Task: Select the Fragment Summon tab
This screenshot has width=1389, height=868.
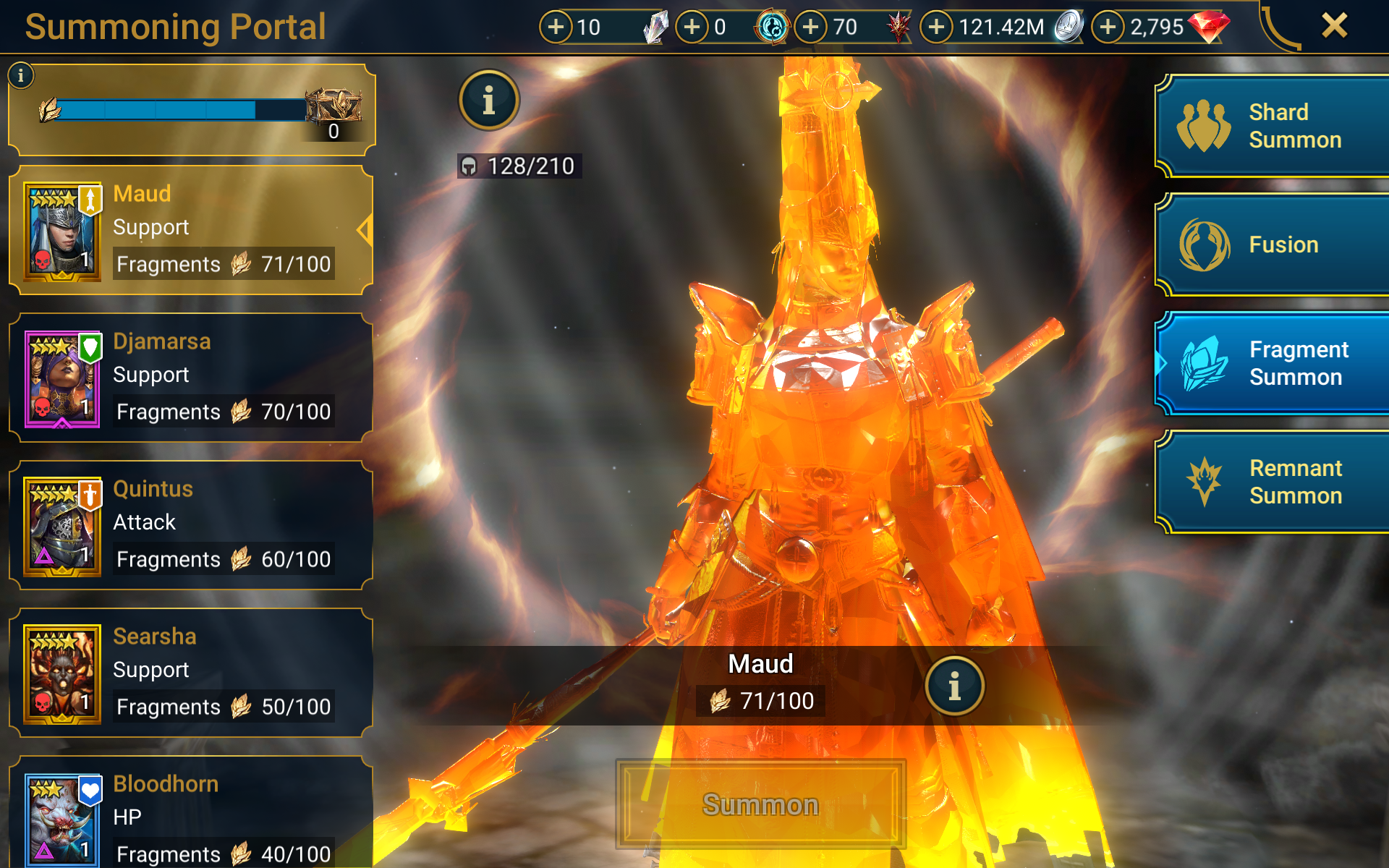Action: 1272,363
